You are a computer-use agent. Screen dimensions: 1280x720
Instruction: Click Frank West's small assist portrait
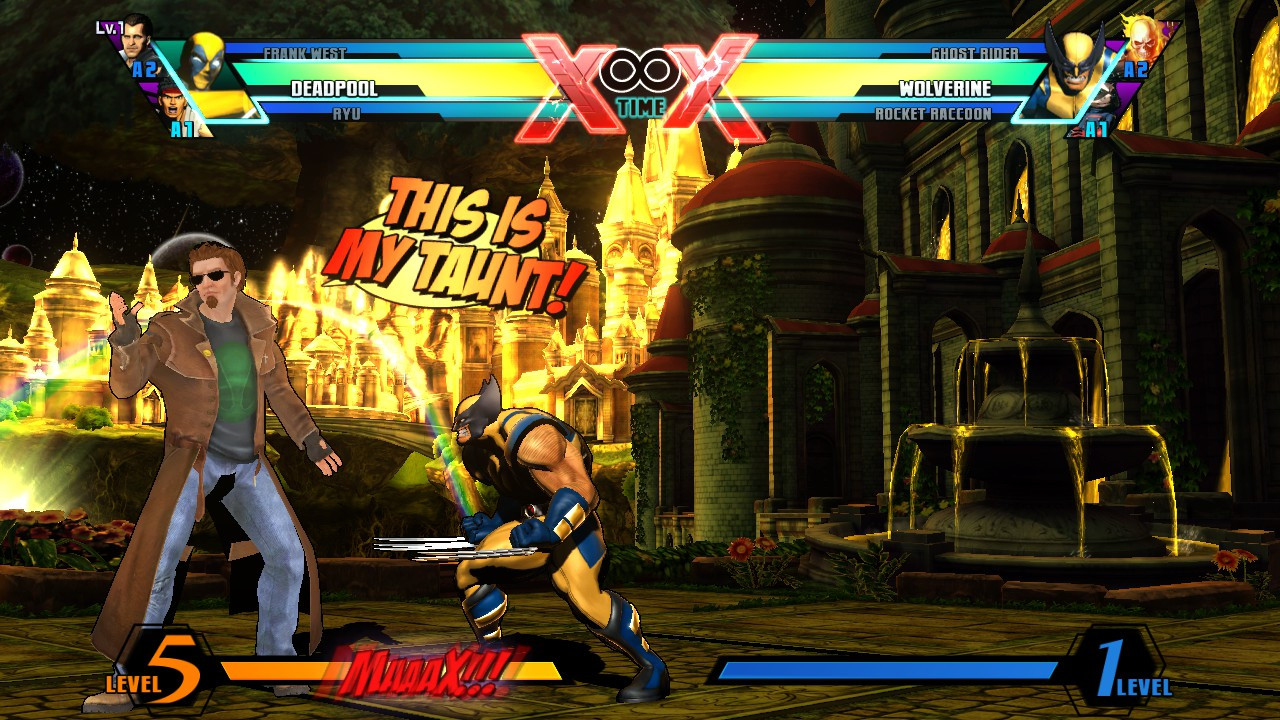136,42
